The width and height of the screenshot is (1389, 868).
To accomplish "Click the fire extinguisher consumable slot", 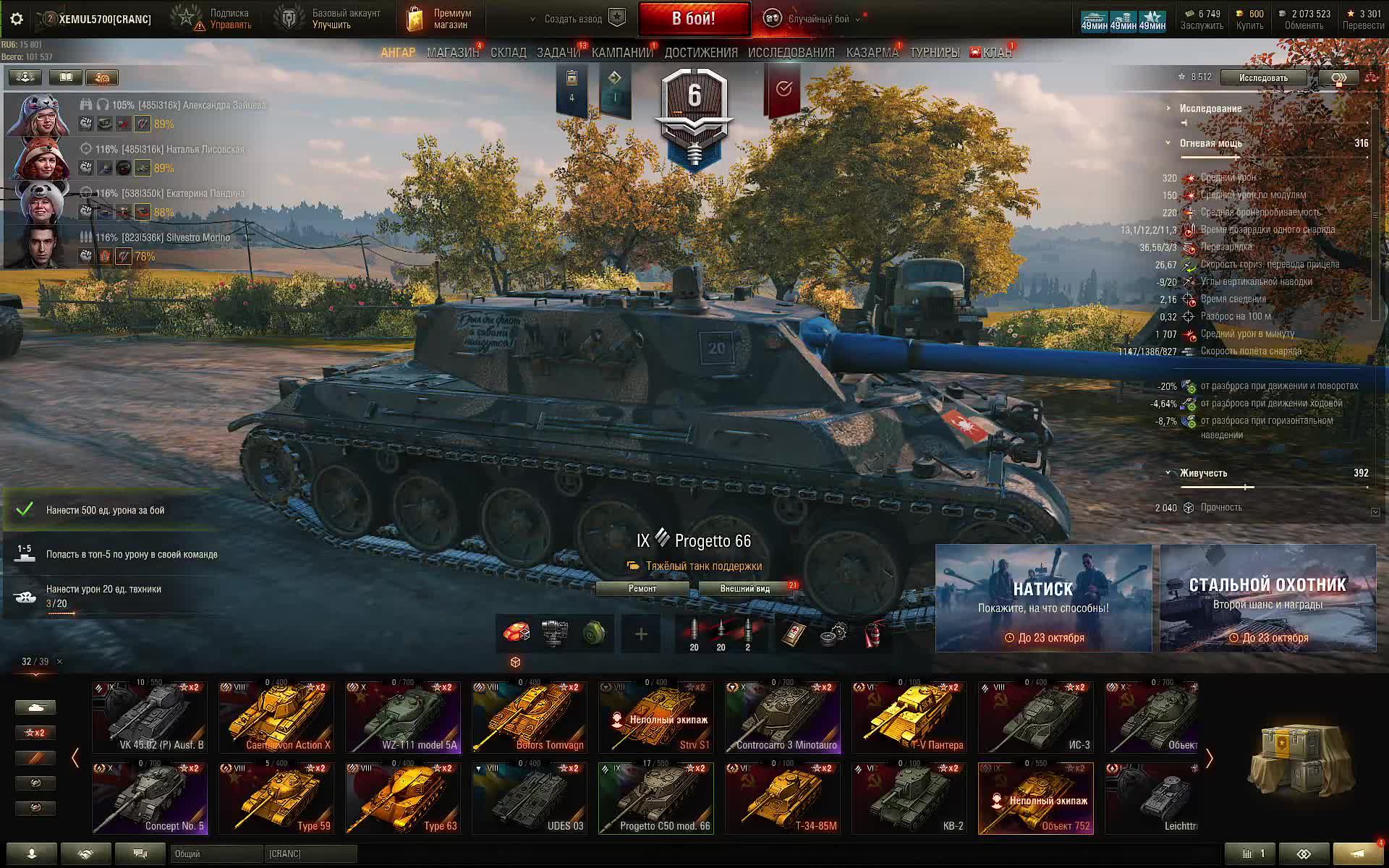I will point(874,634).
